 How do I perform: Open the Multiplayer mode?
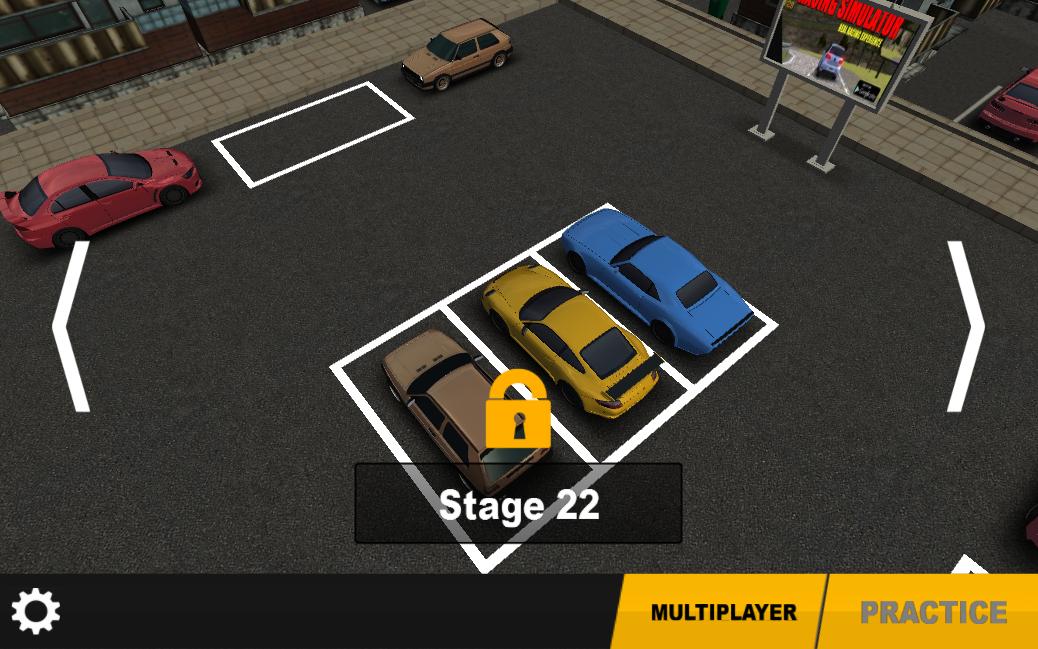(722, 612)
